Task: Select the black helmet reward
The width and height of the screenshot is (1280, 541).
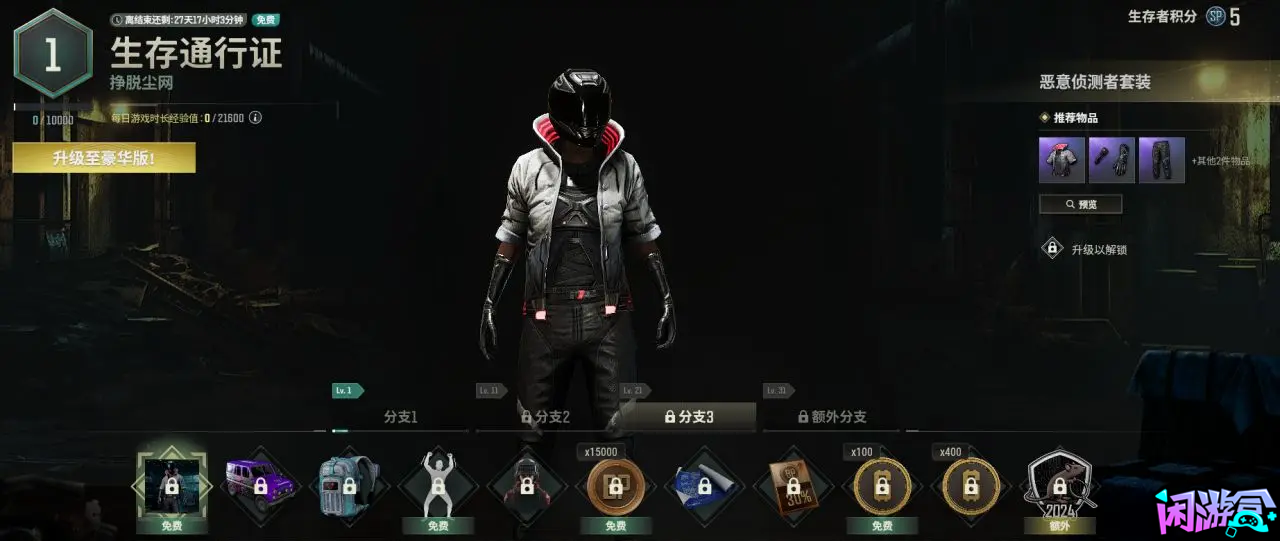Action: [x=527, y=486]
